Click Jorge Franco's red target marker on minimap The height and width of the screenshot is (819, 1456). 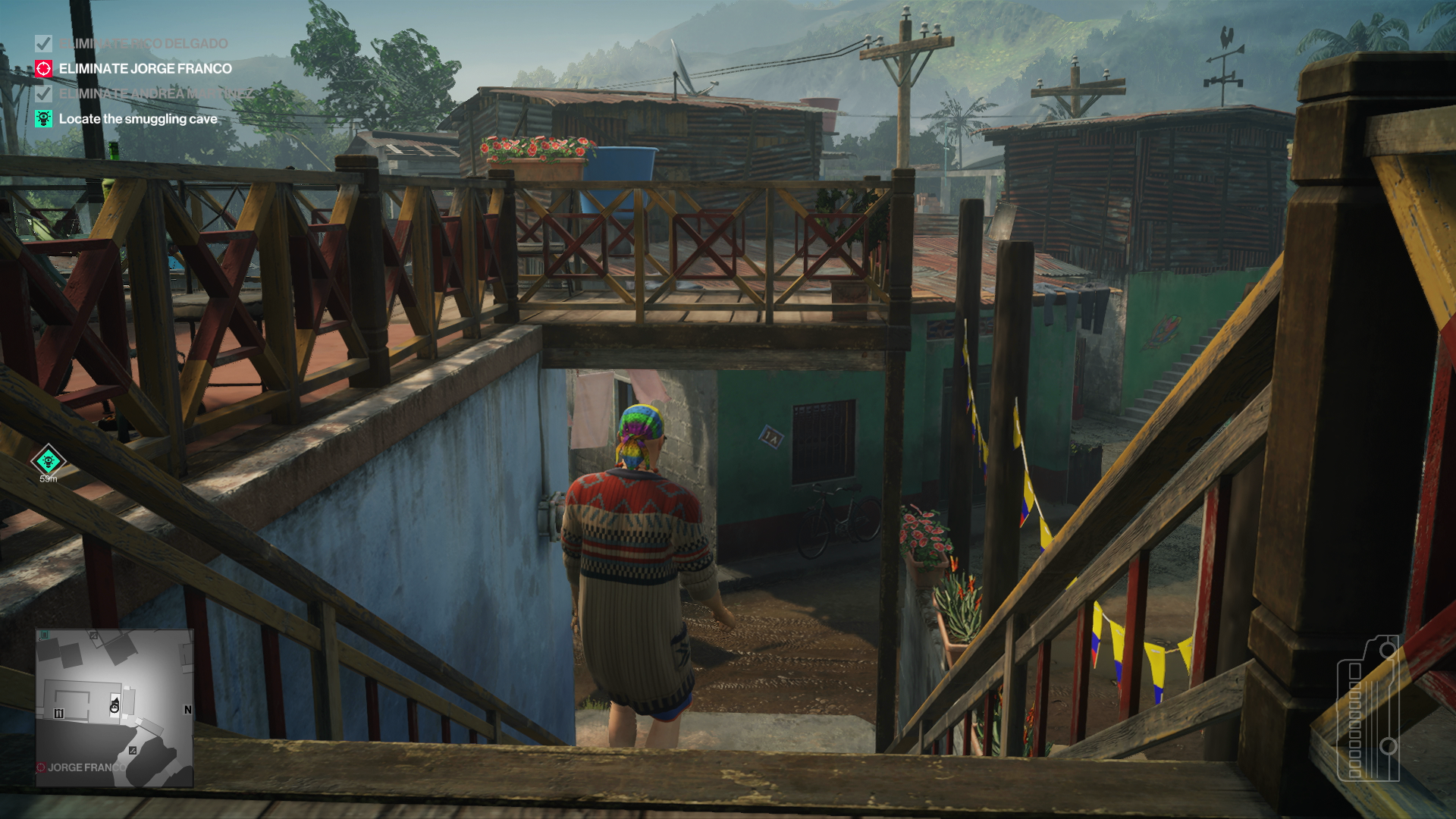point(40,767)
